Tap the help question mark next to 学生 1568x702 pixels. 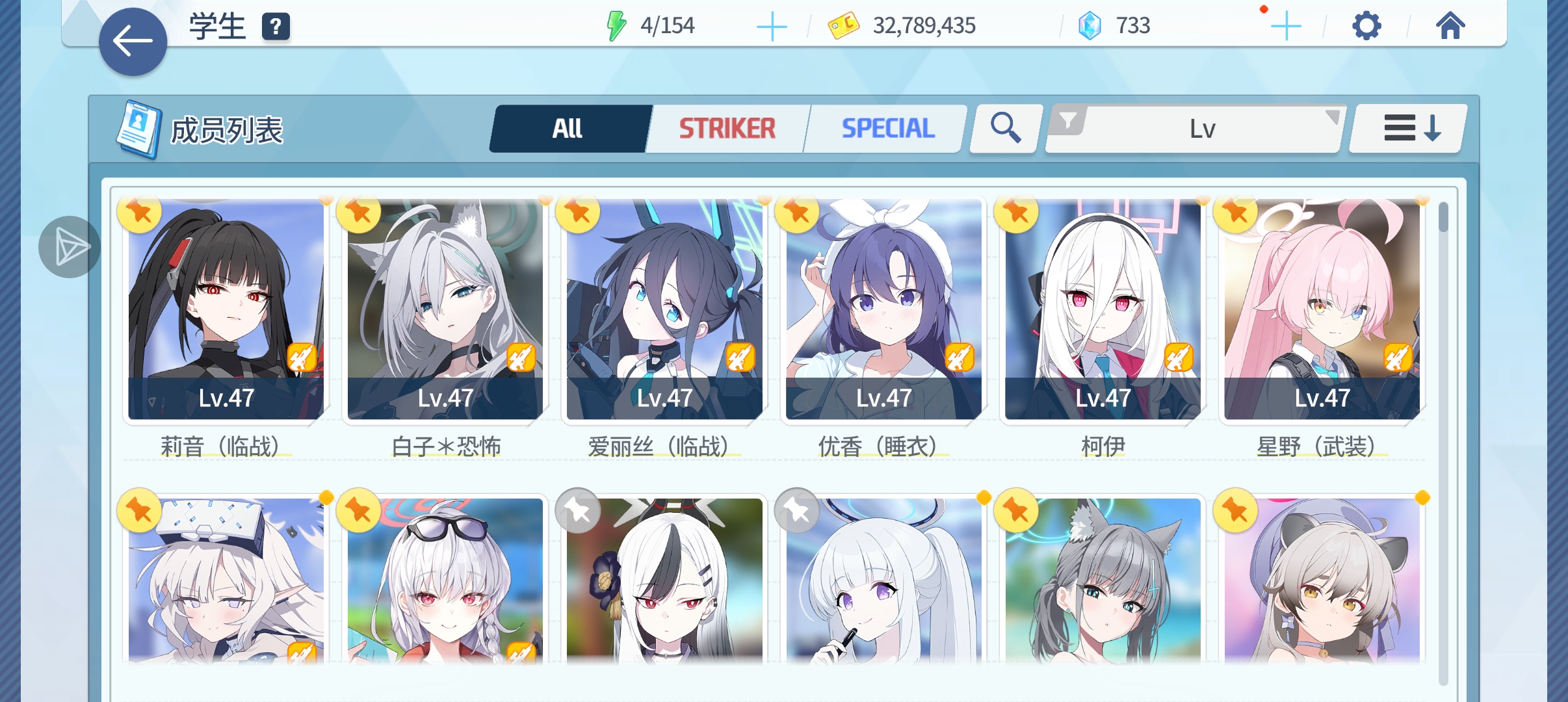(x=276, y=28)
